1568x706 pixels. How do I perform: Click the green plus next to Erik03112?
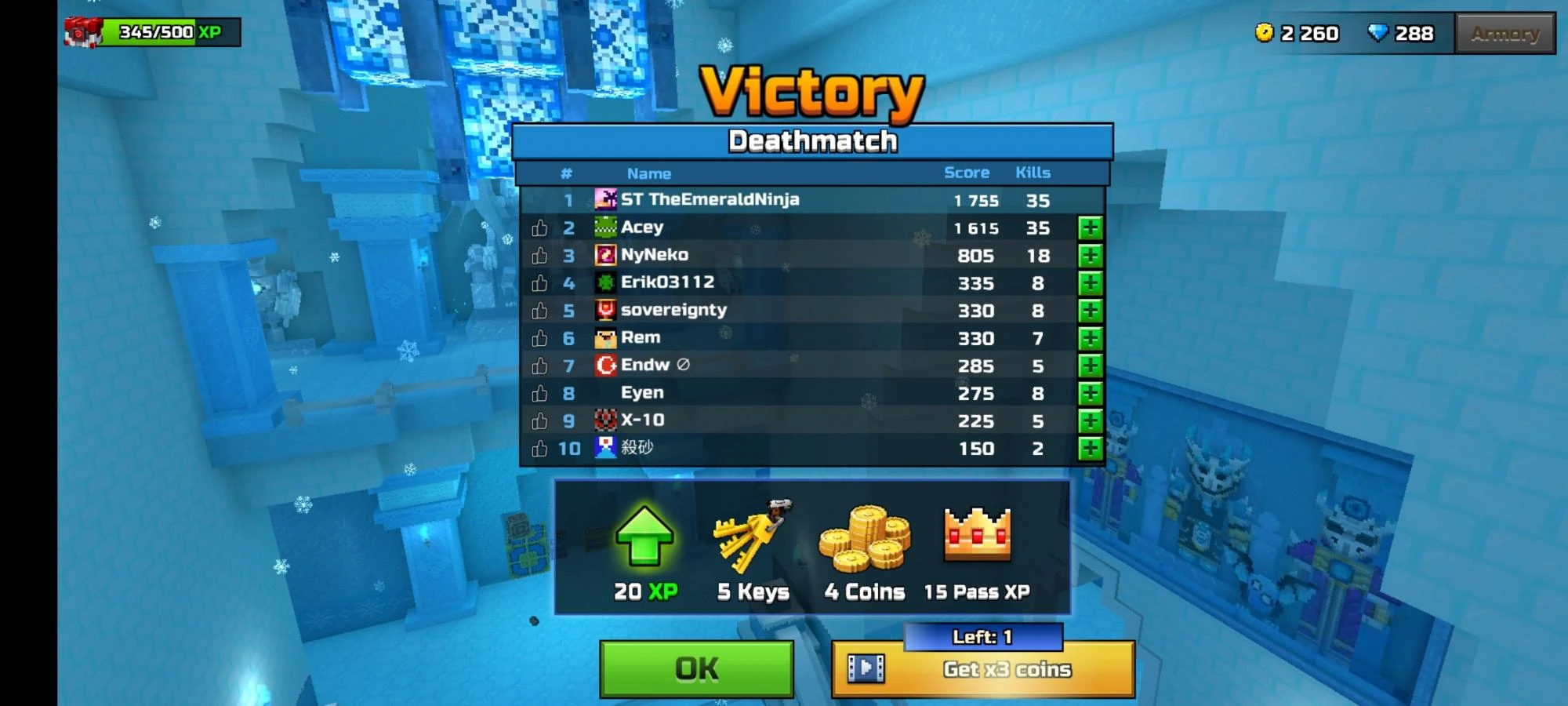[1090, 282]
